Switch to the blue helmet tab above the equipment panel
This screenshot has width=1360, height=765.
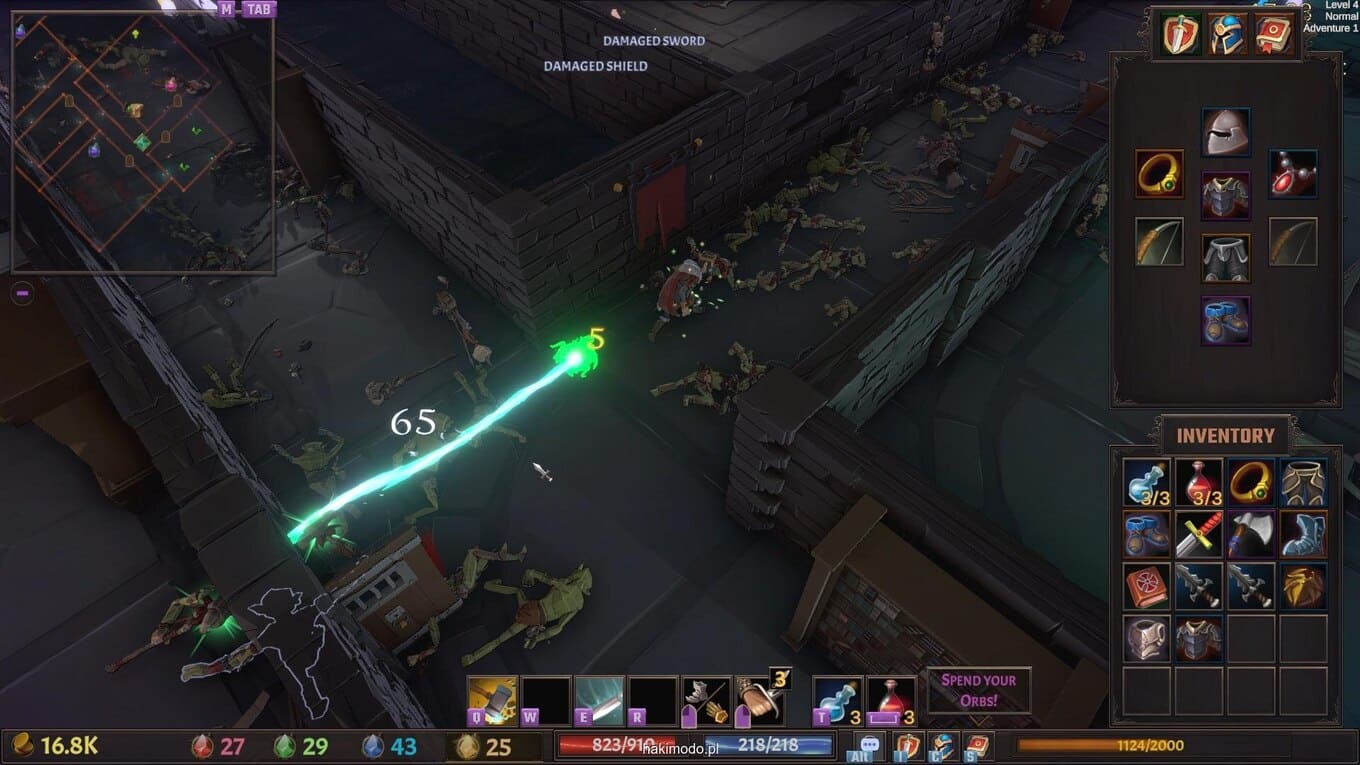1227,35
